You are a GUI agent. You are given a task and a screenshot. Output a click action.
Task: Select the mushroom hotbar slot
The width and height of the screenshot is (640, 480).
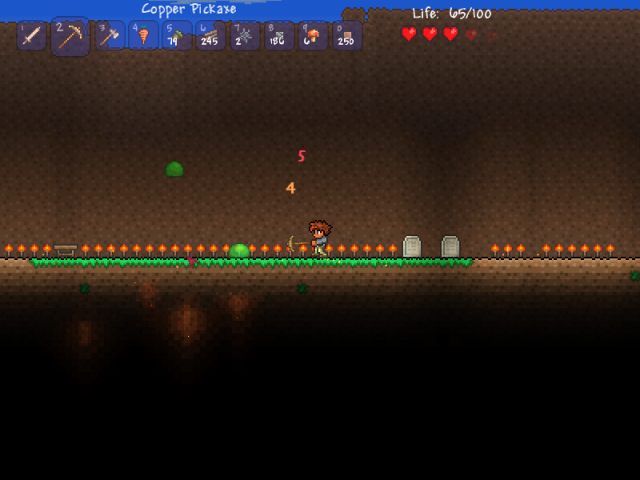tap(313, 36)
